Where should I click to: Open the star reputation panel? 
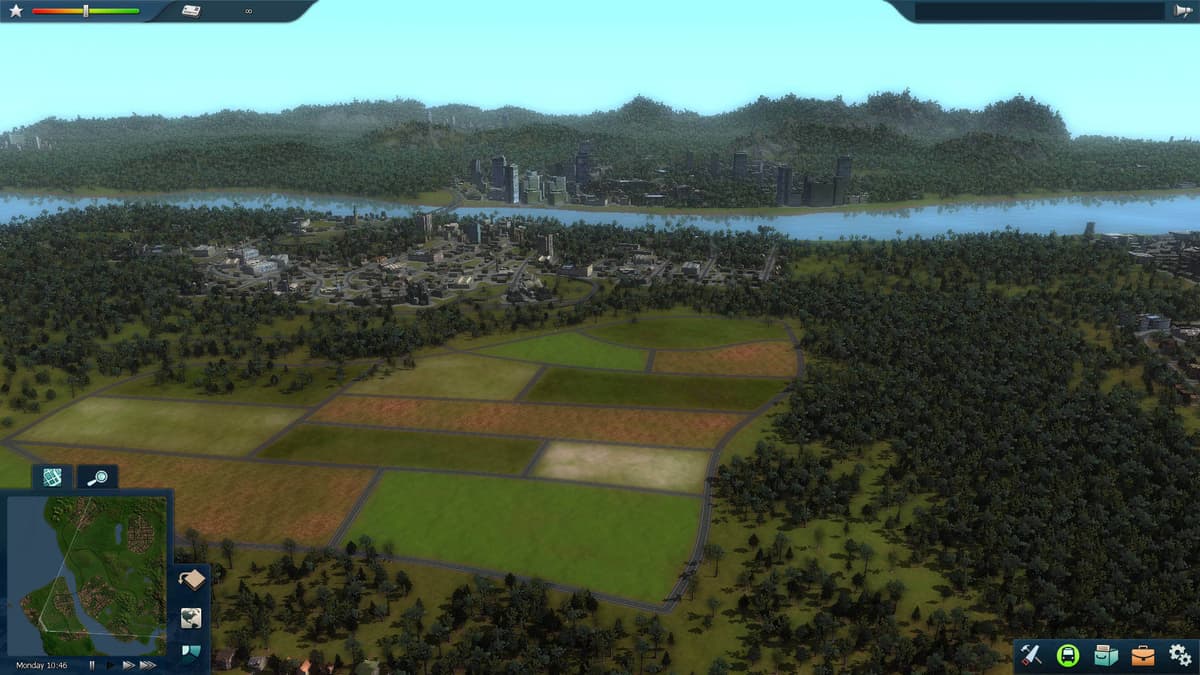(16, 11)
